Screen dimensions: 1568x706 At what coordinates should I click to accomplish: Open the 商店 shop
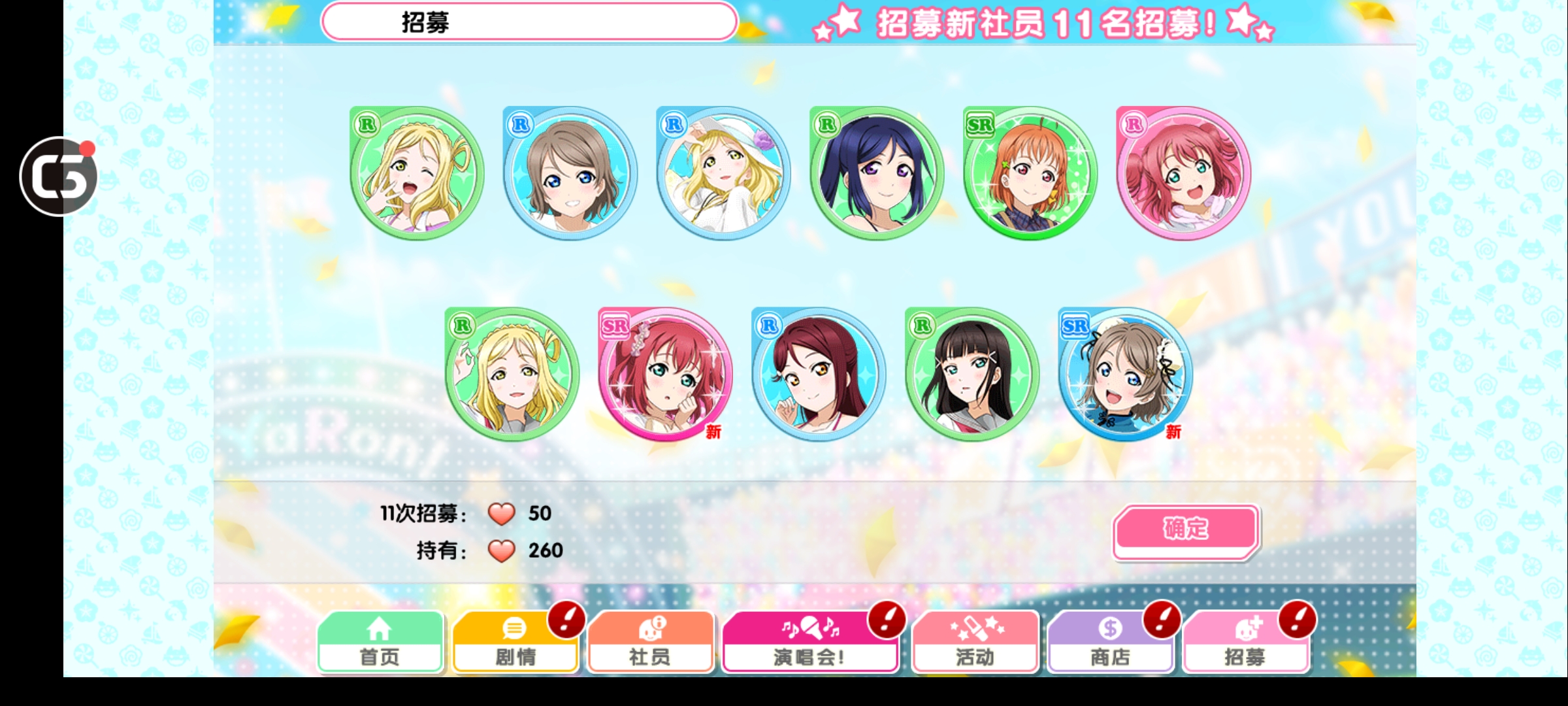click(1110, 643)
